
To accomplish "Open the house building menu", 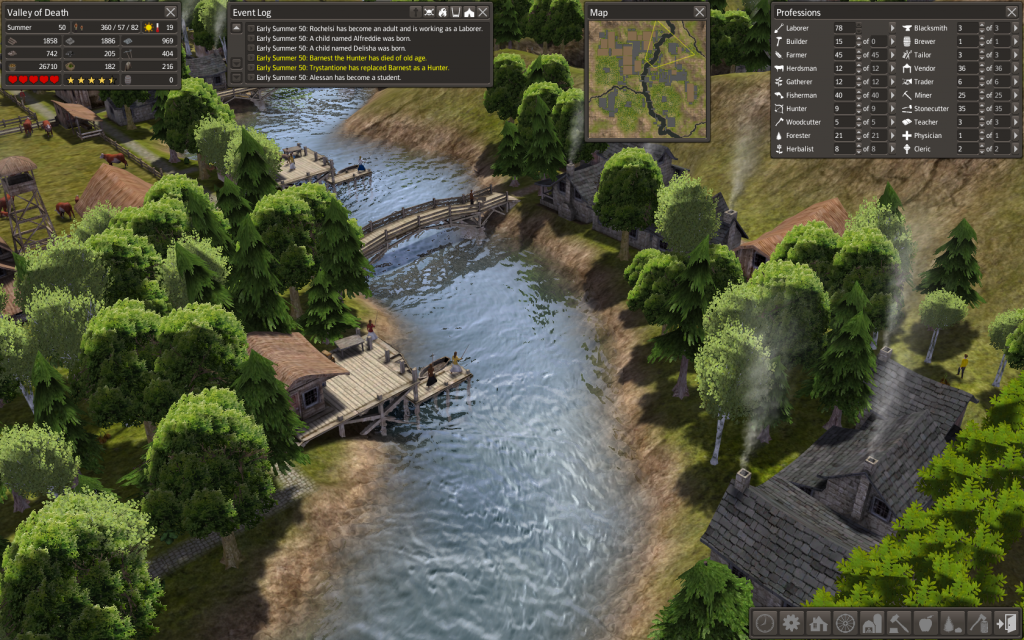I will (818, 622).
